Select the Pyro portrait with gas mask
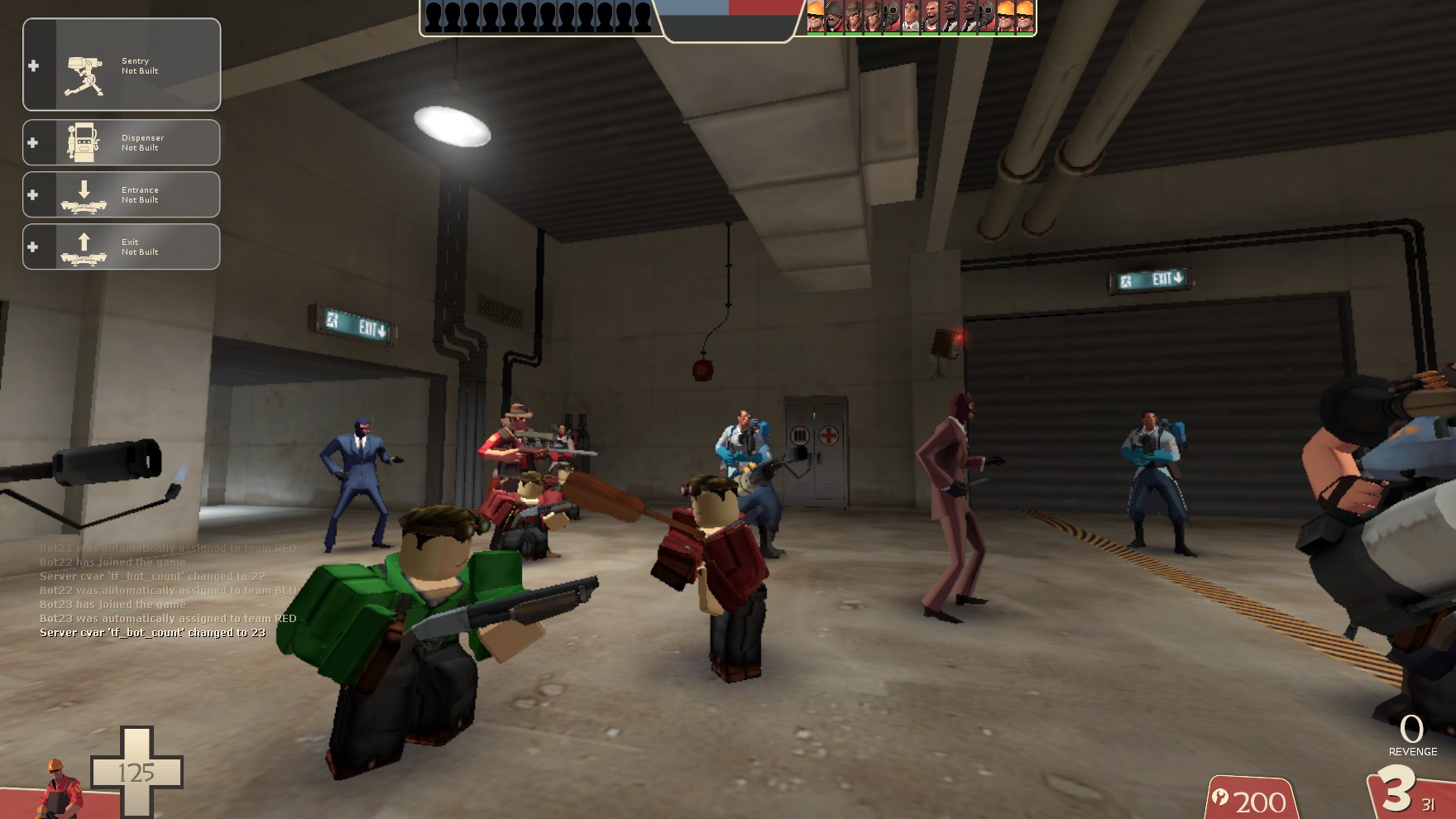 pyautogui.click(x=891, y=17)
